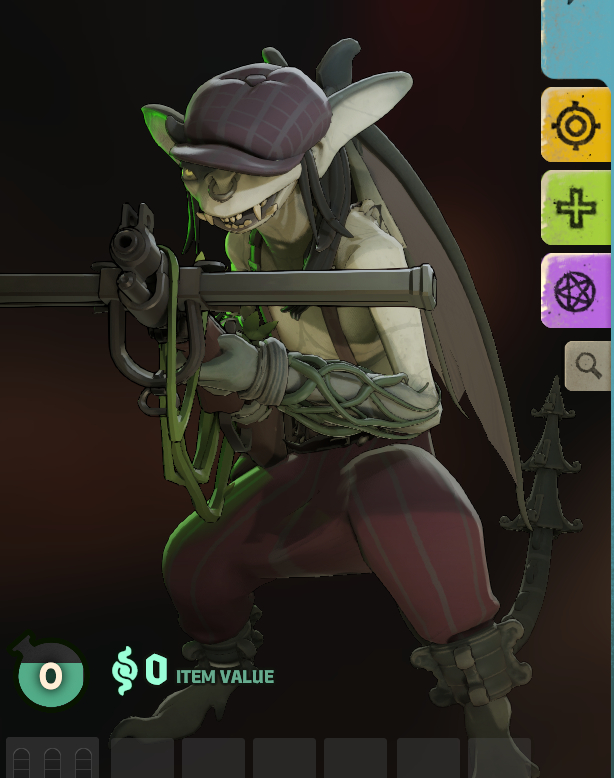Image resolution: width=614 pixels, height=778 pixels.
Task: Open the item search magnifier
Action: pos(588,366)
